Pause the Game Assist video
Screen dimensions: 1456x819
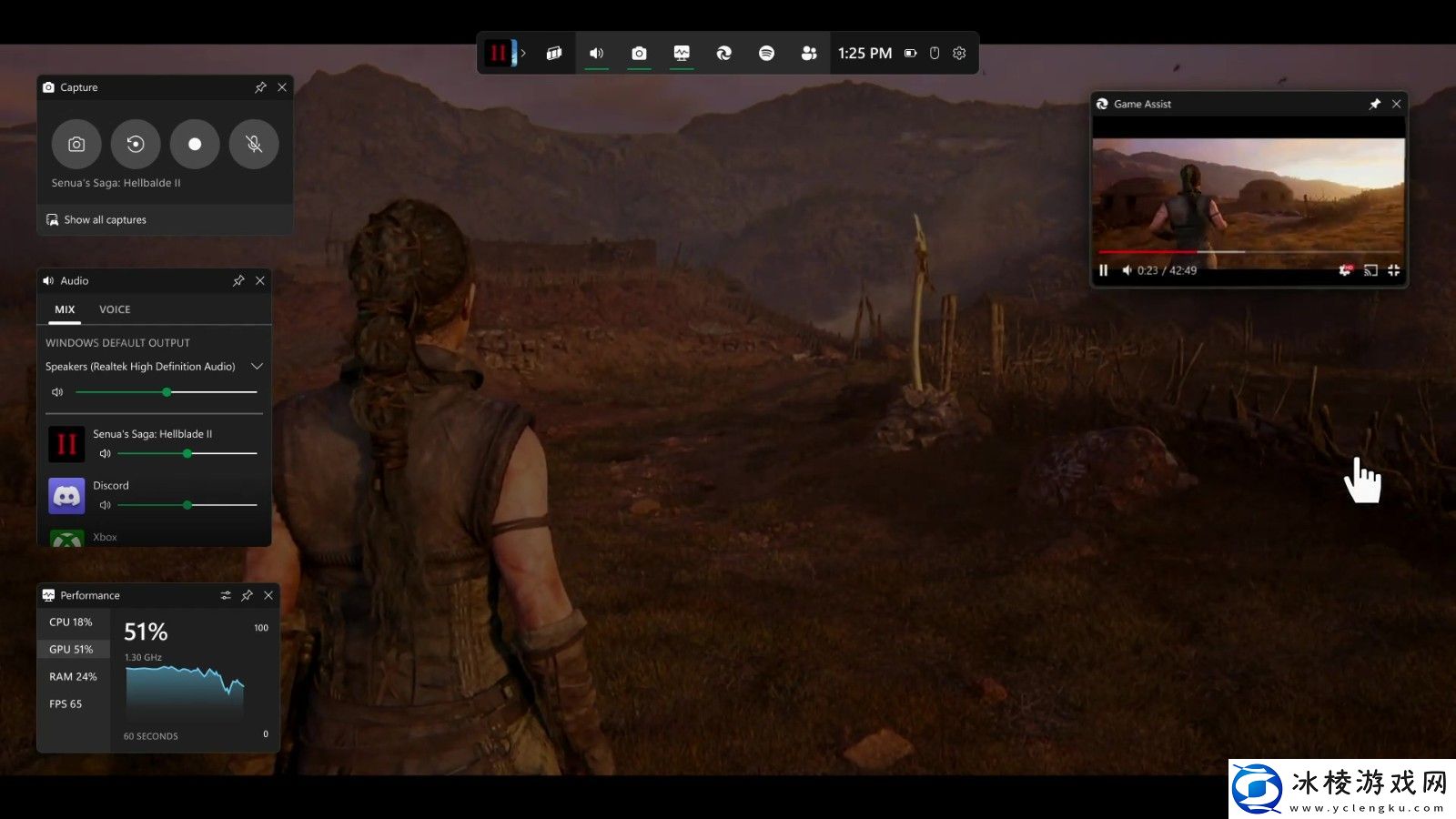(1104, 270)
